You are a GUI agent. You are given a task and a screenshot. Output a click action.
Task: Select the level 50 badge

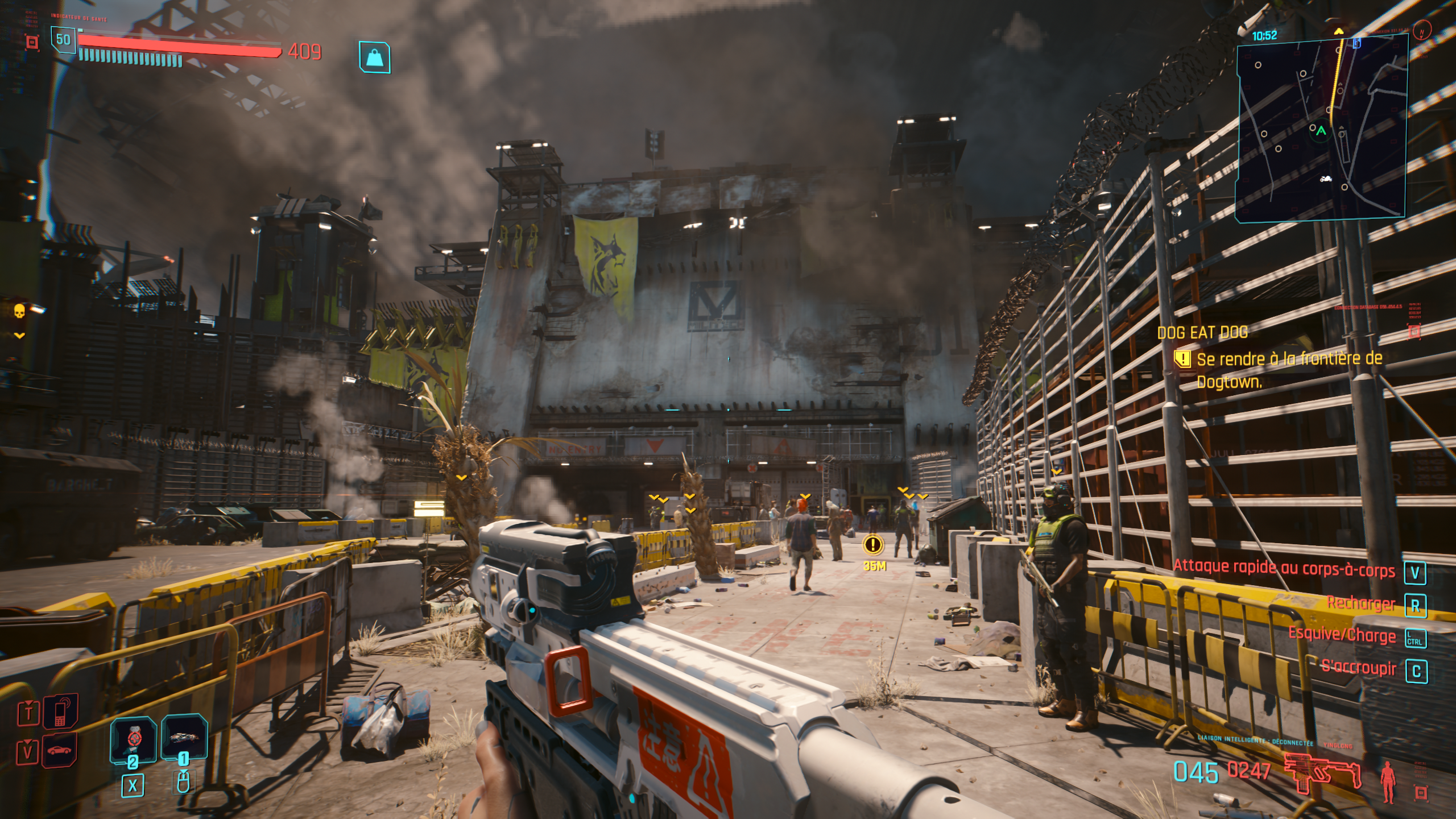point(63,40)
